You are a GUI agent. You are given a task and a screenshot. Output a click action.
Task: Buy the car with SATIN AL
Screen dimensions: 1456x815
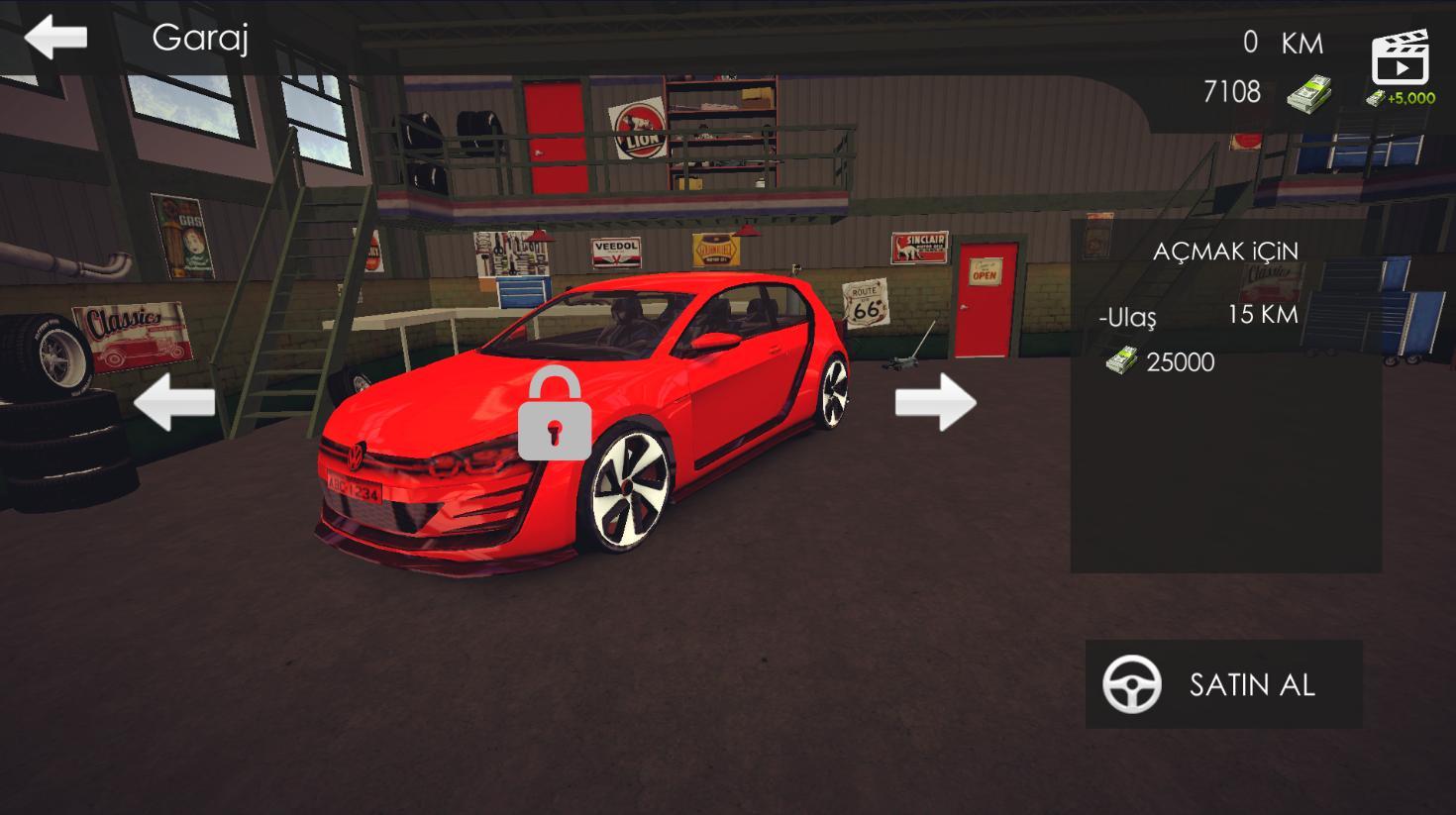tap(1223, 684)
